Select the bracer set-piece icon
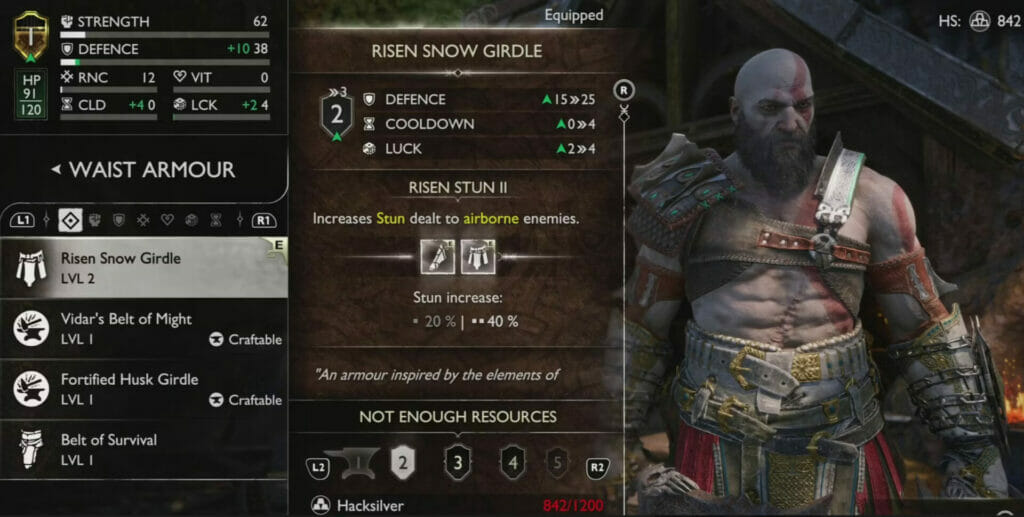The height and width of the screenshot is (517, 1024). point(434,255)
